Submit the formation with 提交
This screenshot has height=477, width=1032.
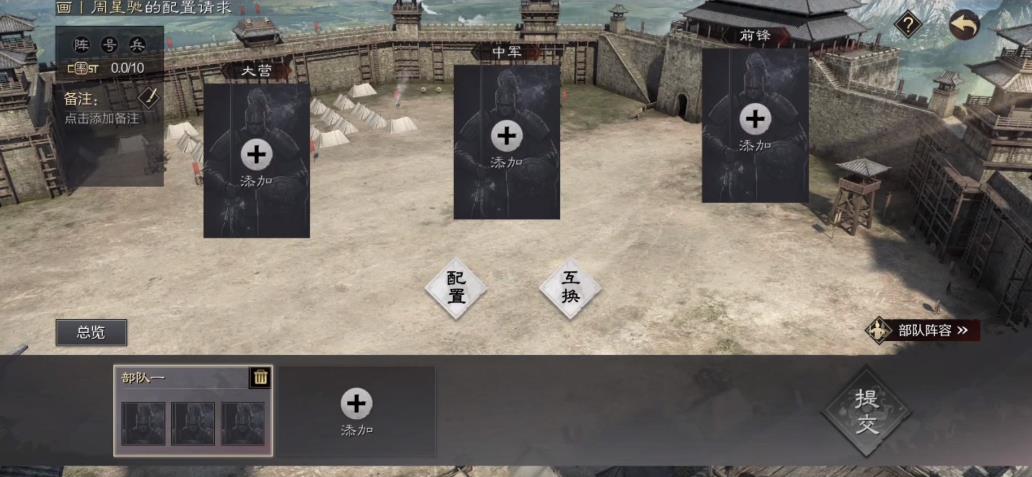866,411
